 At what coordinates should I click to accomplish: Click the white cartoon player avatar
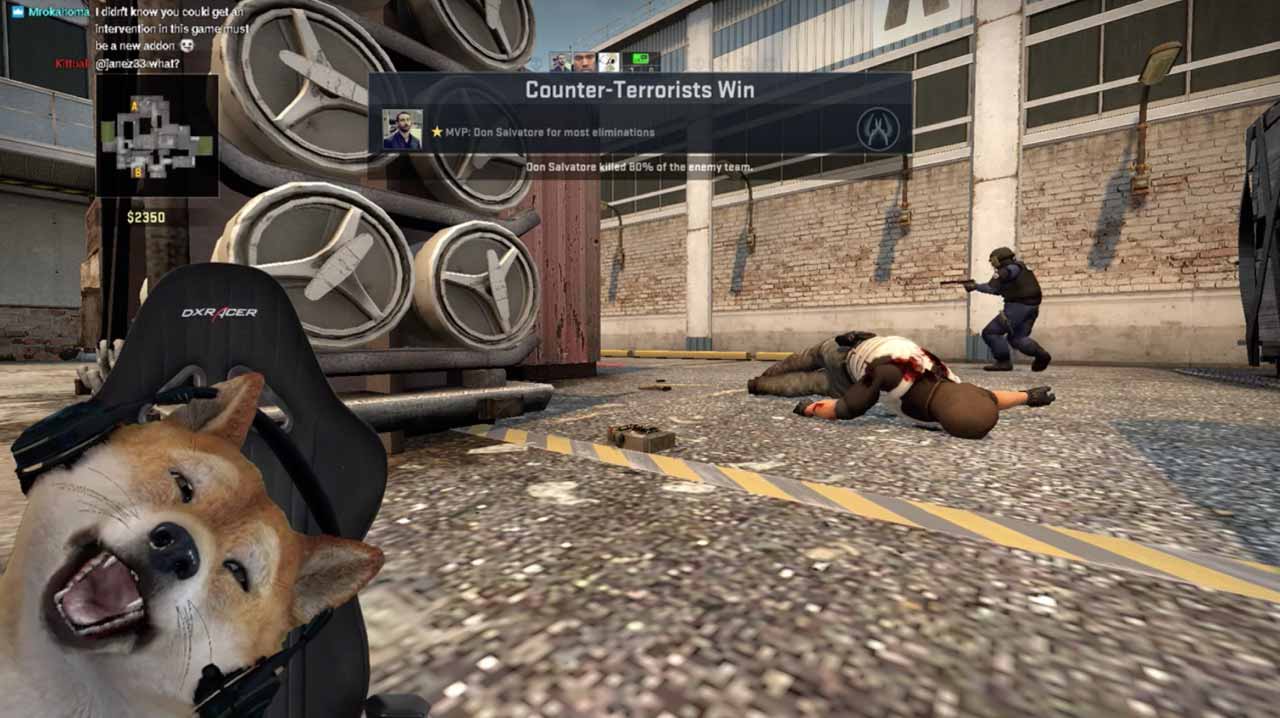[x=609, y=62]
